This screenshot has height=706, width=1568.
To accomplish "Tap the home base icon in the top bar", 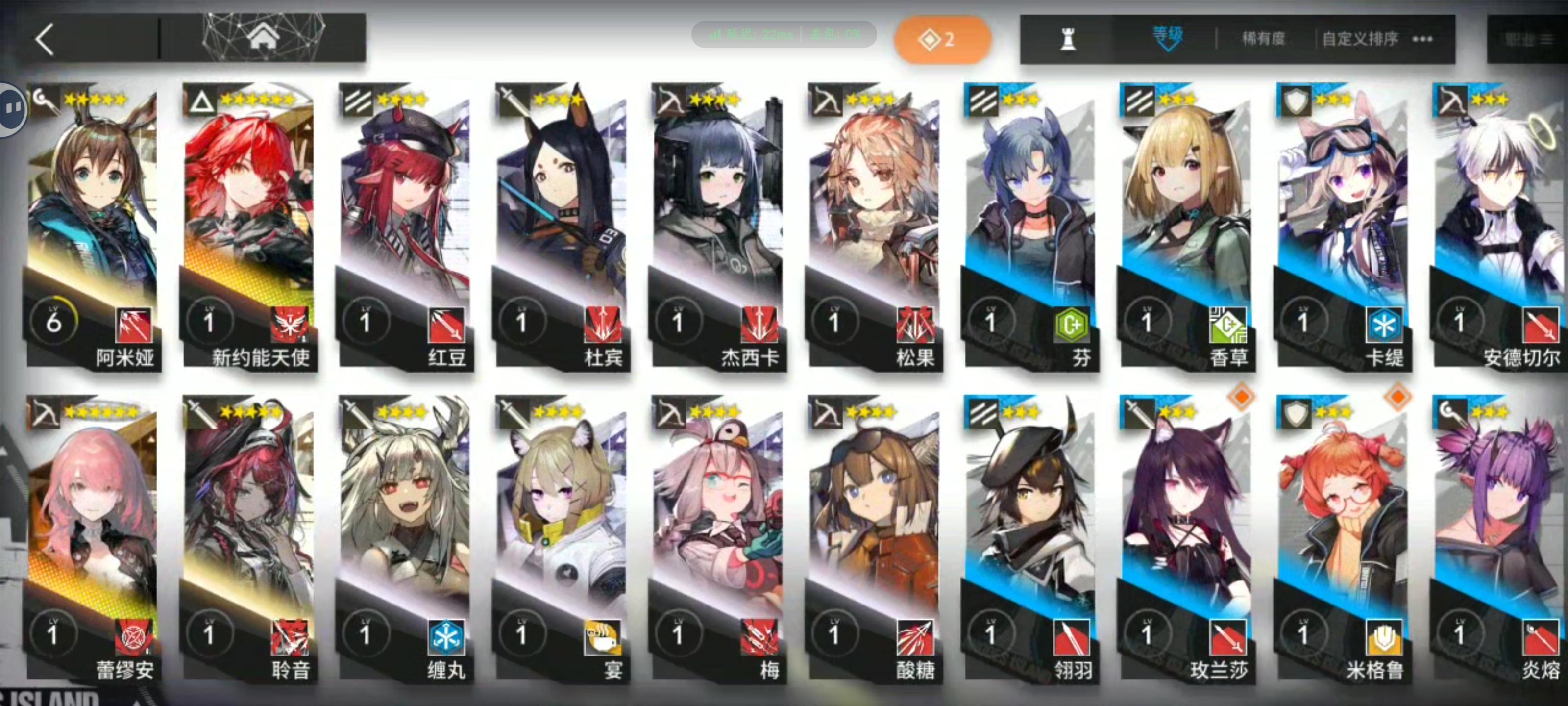I will click(264, 38).
